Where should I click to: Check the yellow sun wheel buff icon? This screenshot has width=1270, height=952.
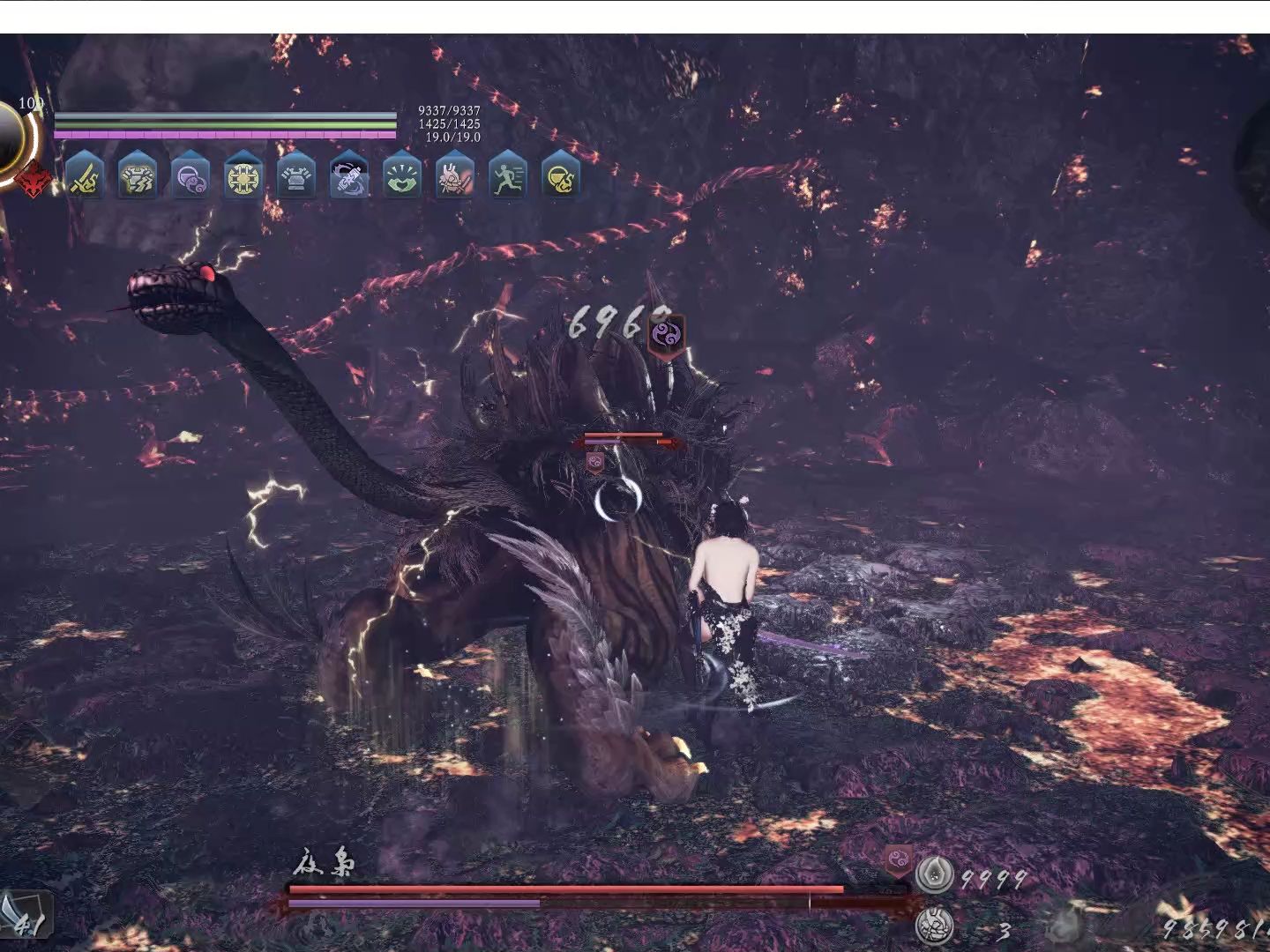[243, 175]
